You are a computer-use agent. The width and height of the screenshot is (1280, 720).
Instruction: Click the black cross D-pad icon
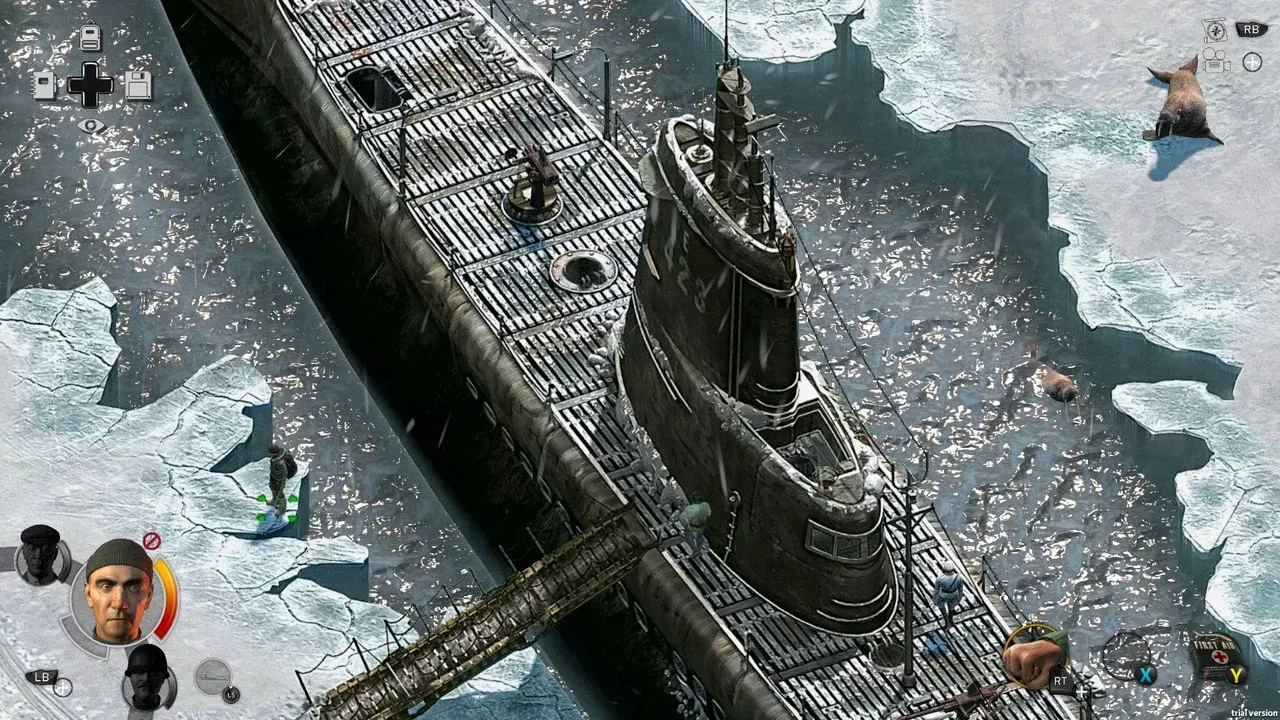pyautogui.click(x=90, y=85)
